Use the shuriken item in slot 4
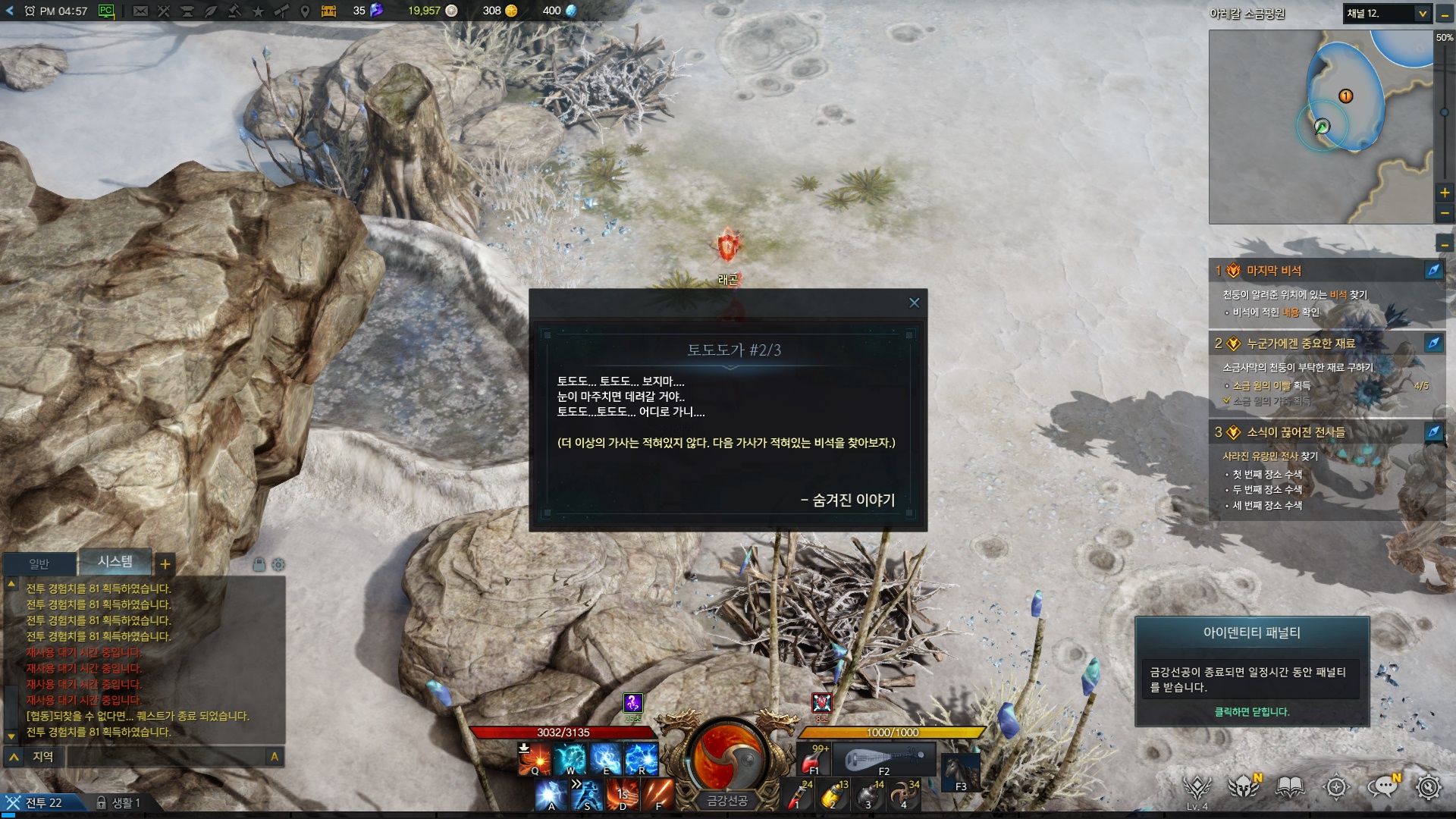Screen dimensions: 1456x819 pyautogui.click(x=903, y=796)
